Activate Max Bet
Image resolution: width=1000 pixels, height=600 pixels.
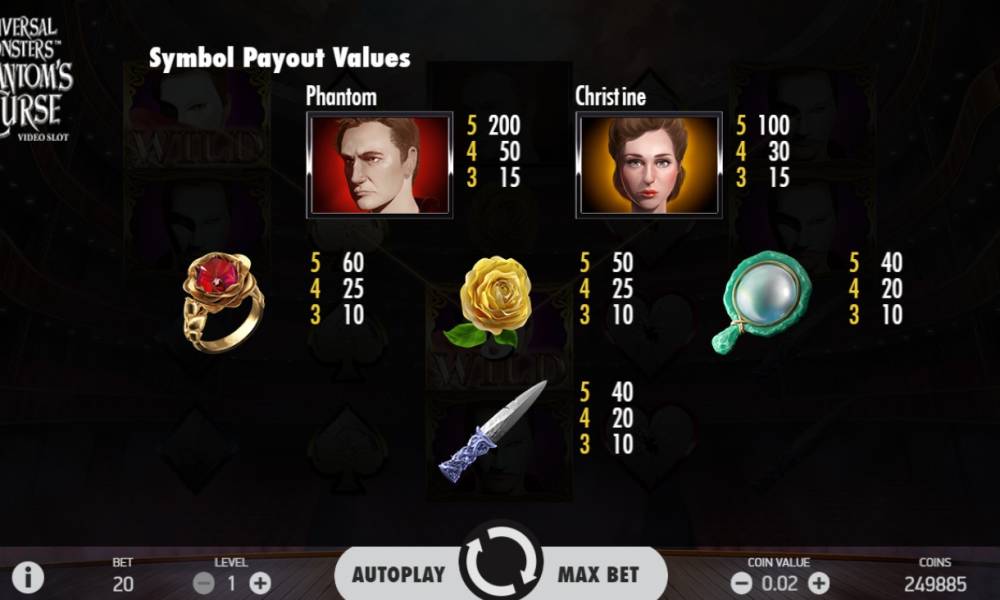pos(598,575)
